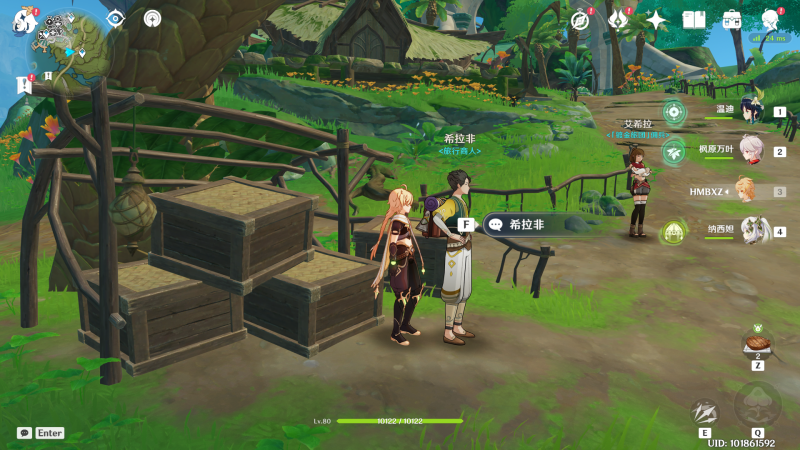Open the wish star icon

click(x=656, y=19)
